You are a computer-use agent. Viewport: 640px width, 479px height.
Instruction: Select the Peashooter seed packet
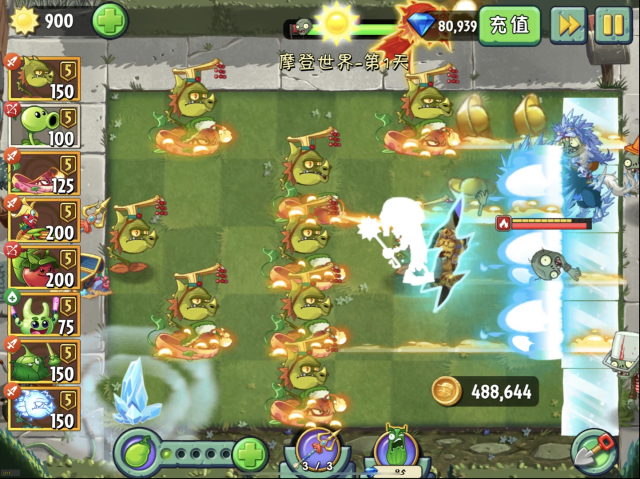pos(44,124)
